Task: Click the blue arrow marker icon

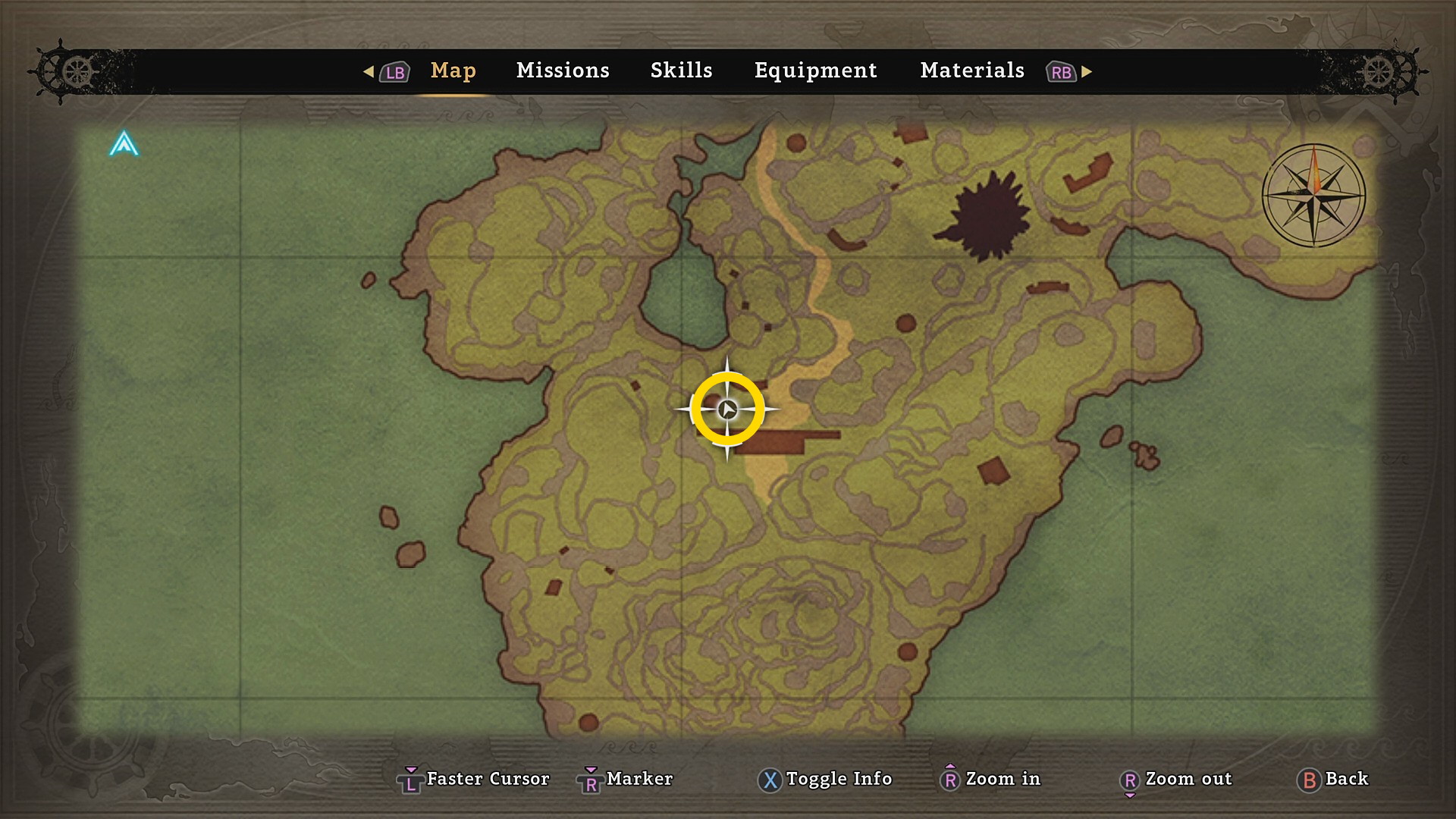Action: [x=124, y=144]
